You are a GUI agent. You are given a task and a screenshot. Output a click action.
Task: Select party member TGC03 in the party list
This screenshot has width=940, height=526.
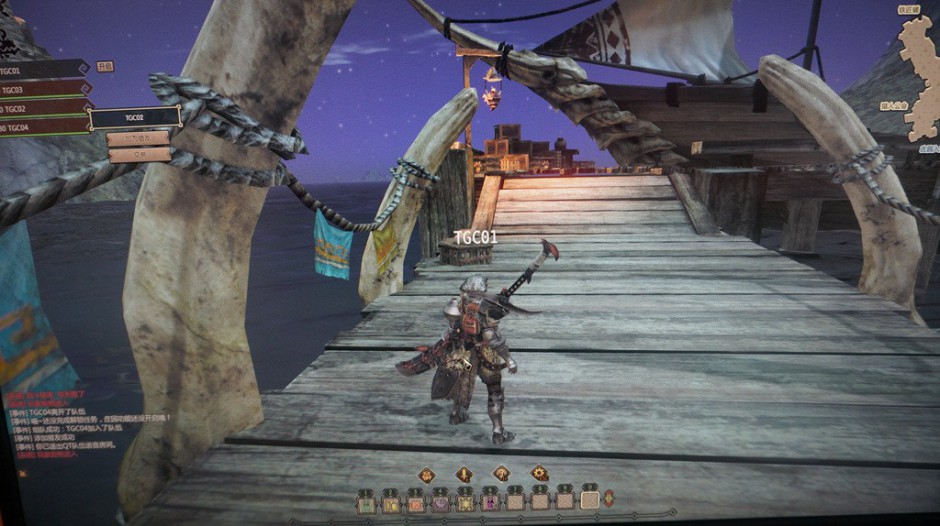click(40, 89)
